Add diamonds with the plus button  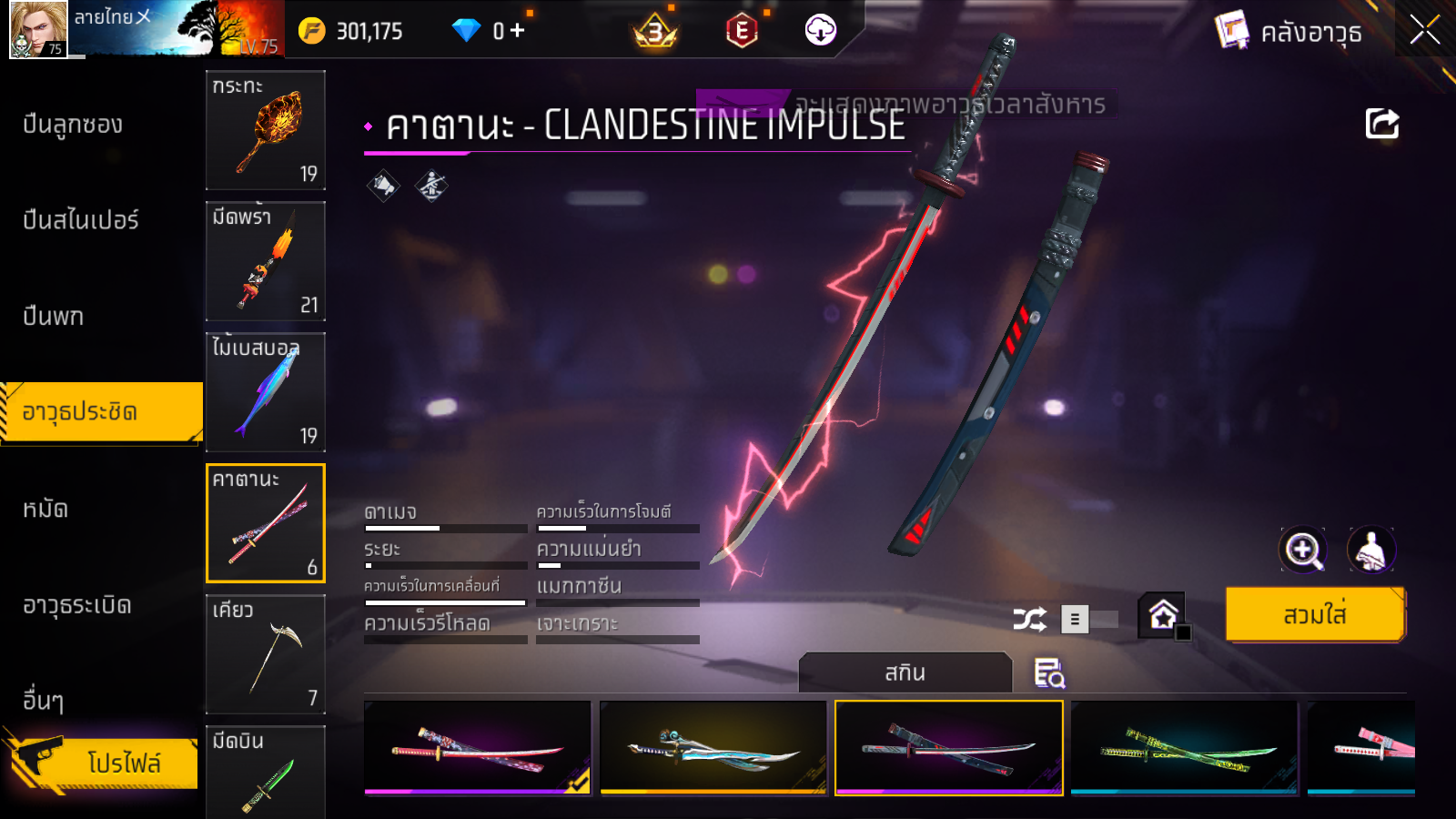click(x=518, y=31)
